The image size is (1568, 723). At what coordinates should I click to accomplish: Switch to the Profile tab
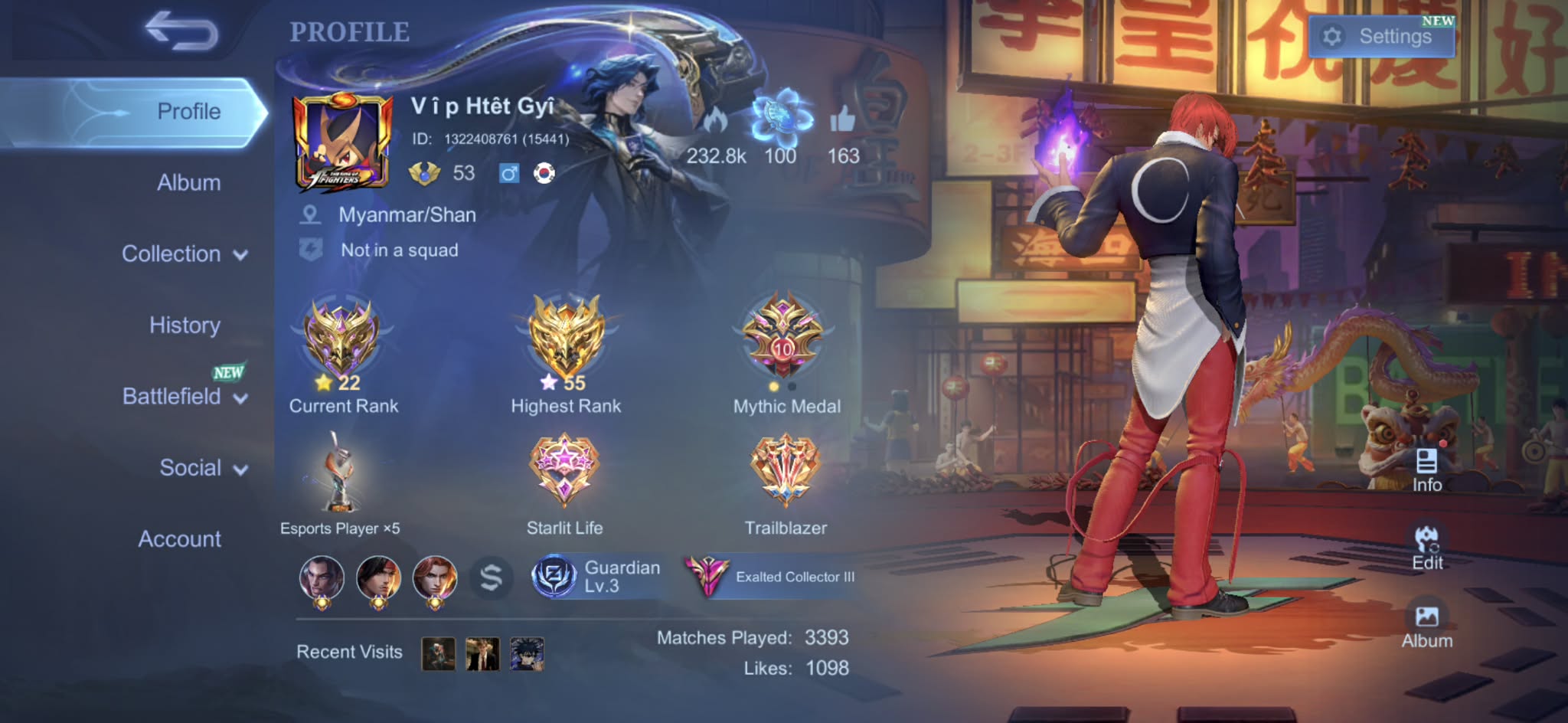pyautogui.click(x=188, y=112)
